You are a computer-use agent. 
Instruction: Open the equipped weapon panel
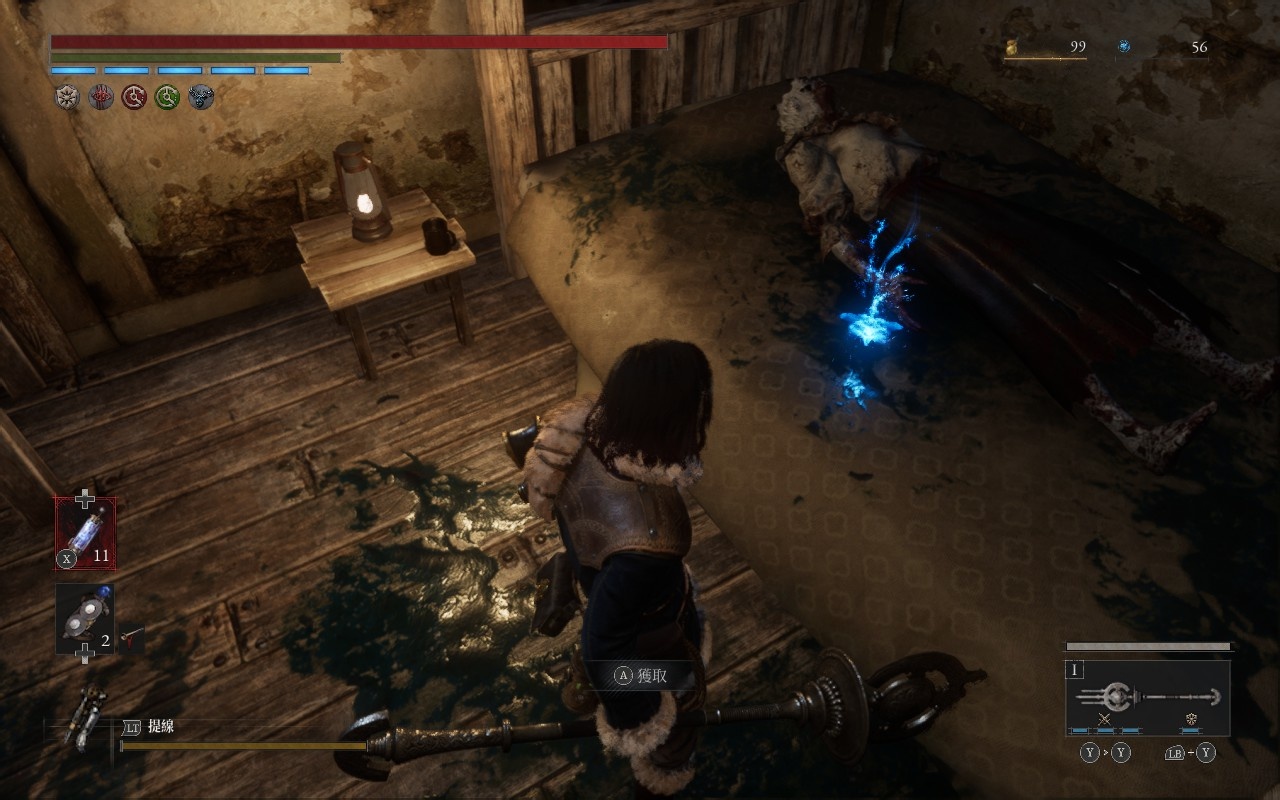pos(1148,696)
